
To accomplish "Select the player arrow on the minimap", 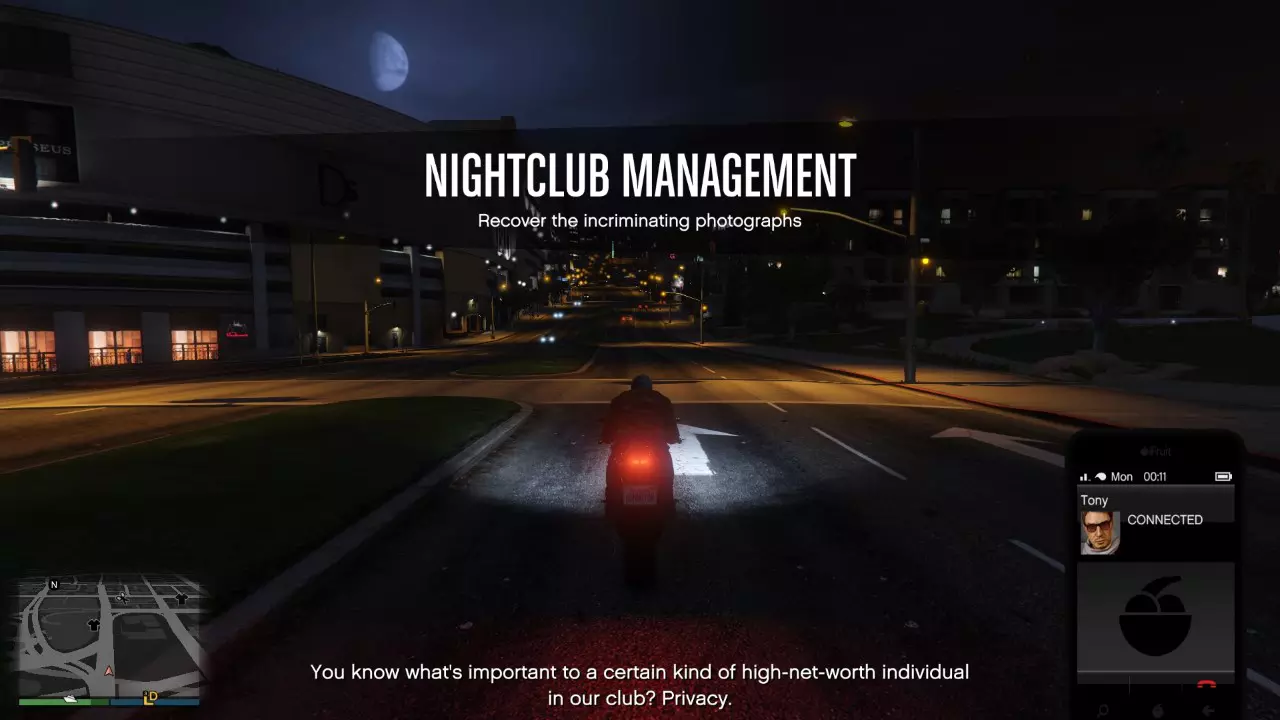I will click(108, 671).
